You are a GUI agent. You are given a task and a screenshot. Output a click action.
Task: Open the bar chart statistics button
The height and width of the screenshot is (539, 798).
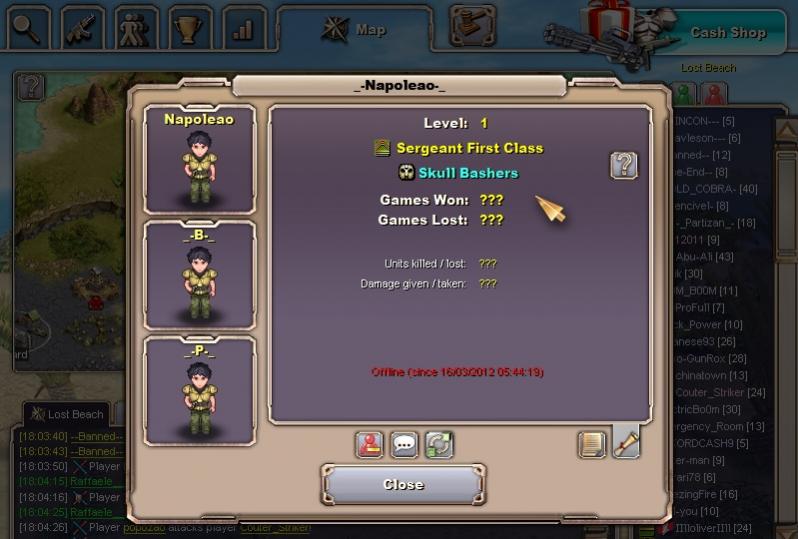click(243, 30)
